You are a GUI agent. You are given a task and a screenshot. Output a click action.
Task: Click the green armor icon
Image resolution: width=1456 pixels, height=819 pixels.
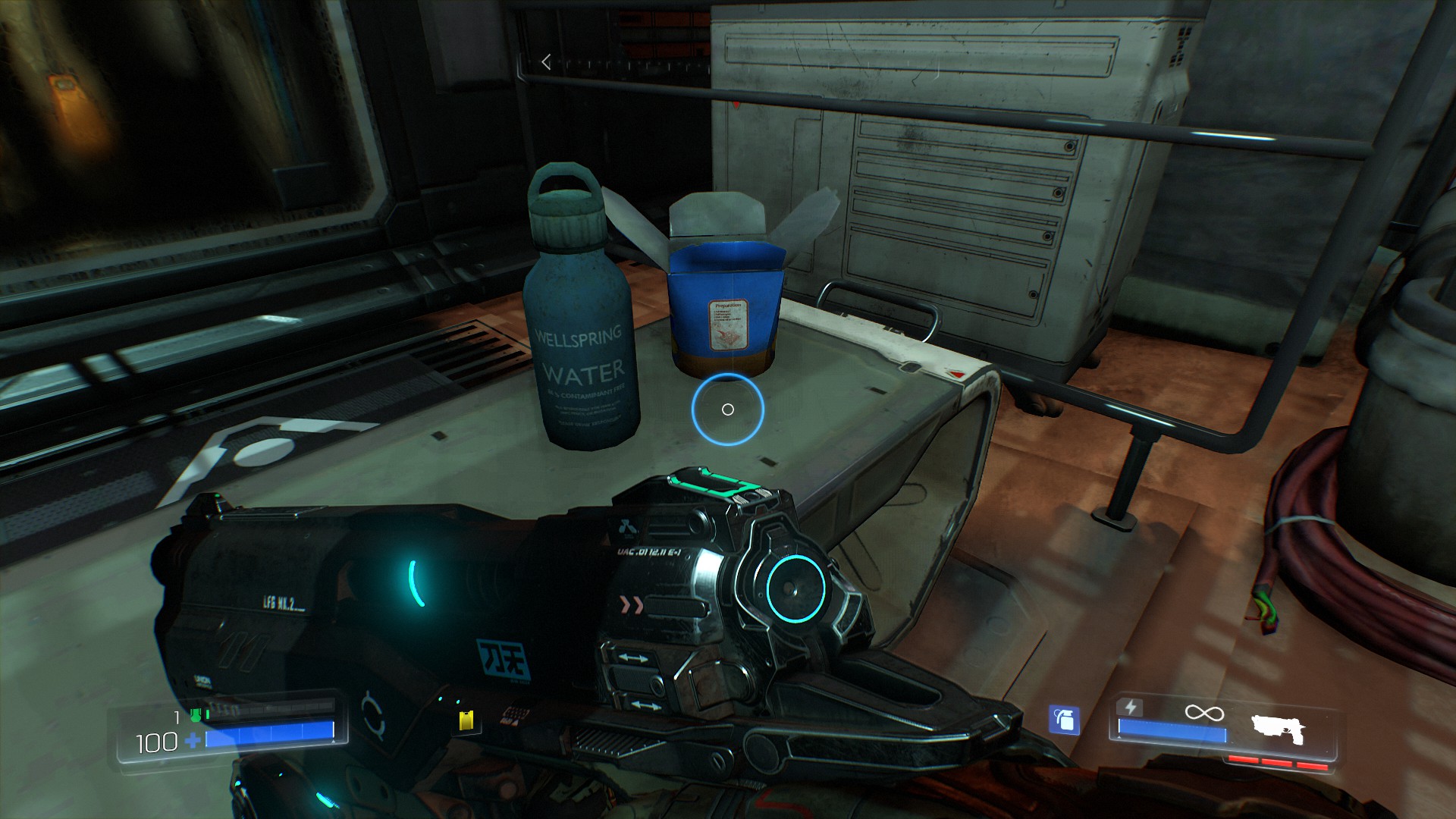click(x=195, y=715)
